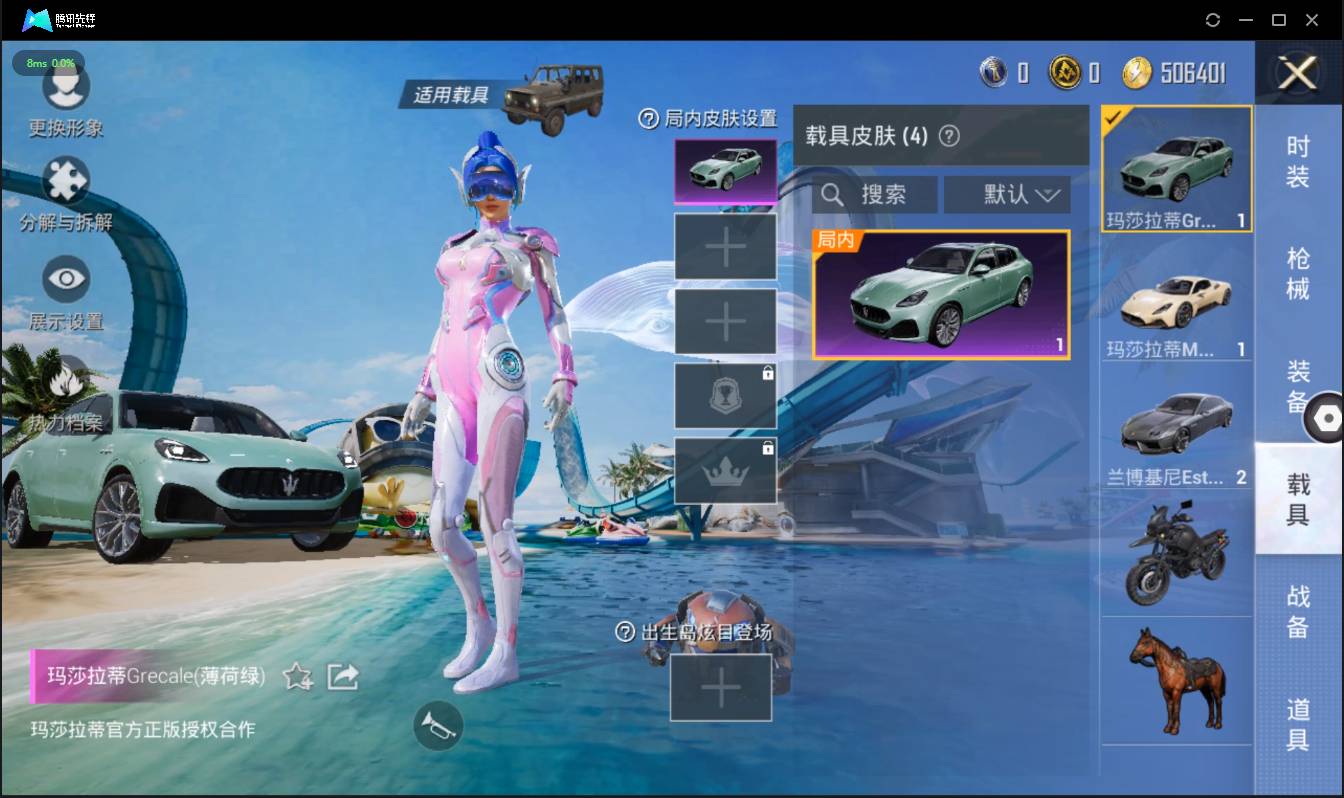Click the 搜索 search box
The width and height of the screenshot is (1344, 798).
pyautogui.click(x=875, y=194)
